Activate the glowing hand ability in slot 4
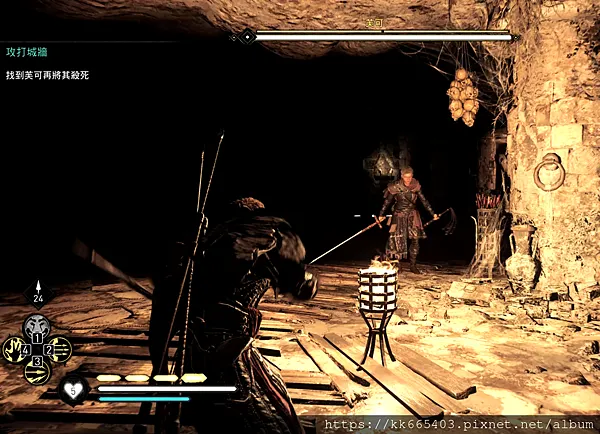 pyautogui.click(x=14, y=349)
